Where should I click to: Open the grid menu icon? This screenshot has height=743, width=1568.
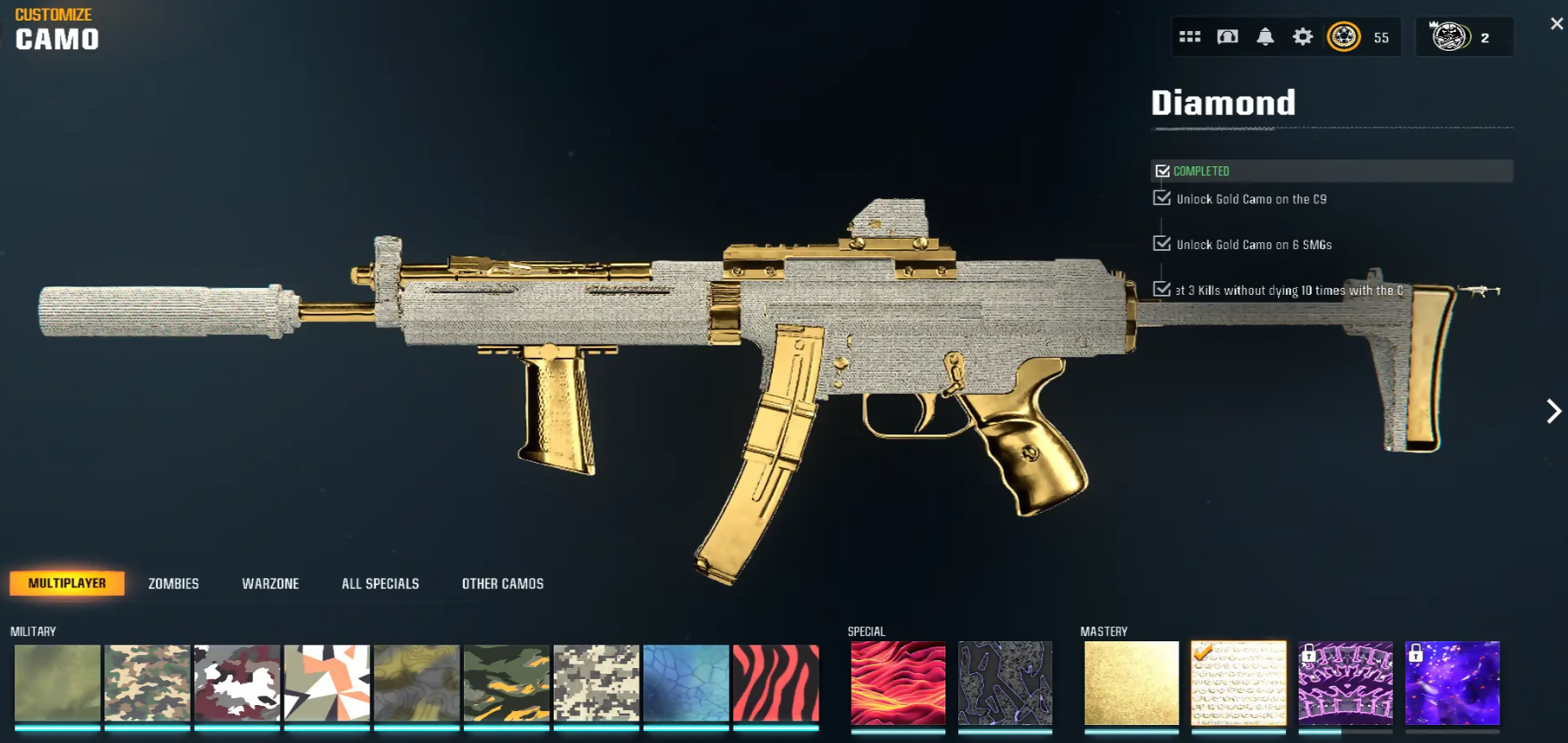coord(1190,37)
